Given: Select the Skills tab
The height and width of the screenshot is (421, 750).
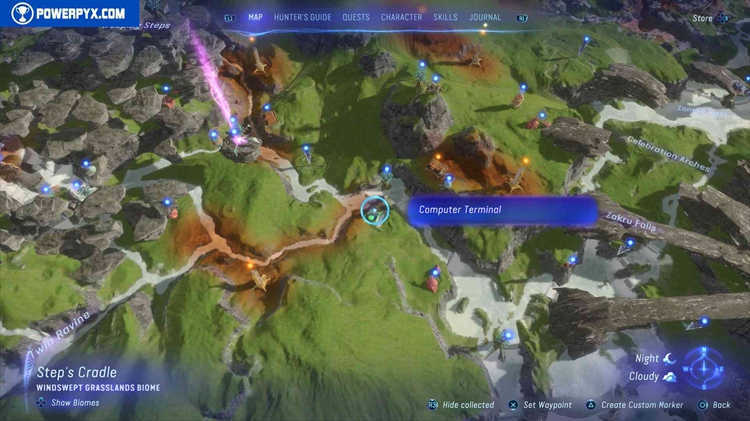Looking at the screenshot, I should [446, 17].
